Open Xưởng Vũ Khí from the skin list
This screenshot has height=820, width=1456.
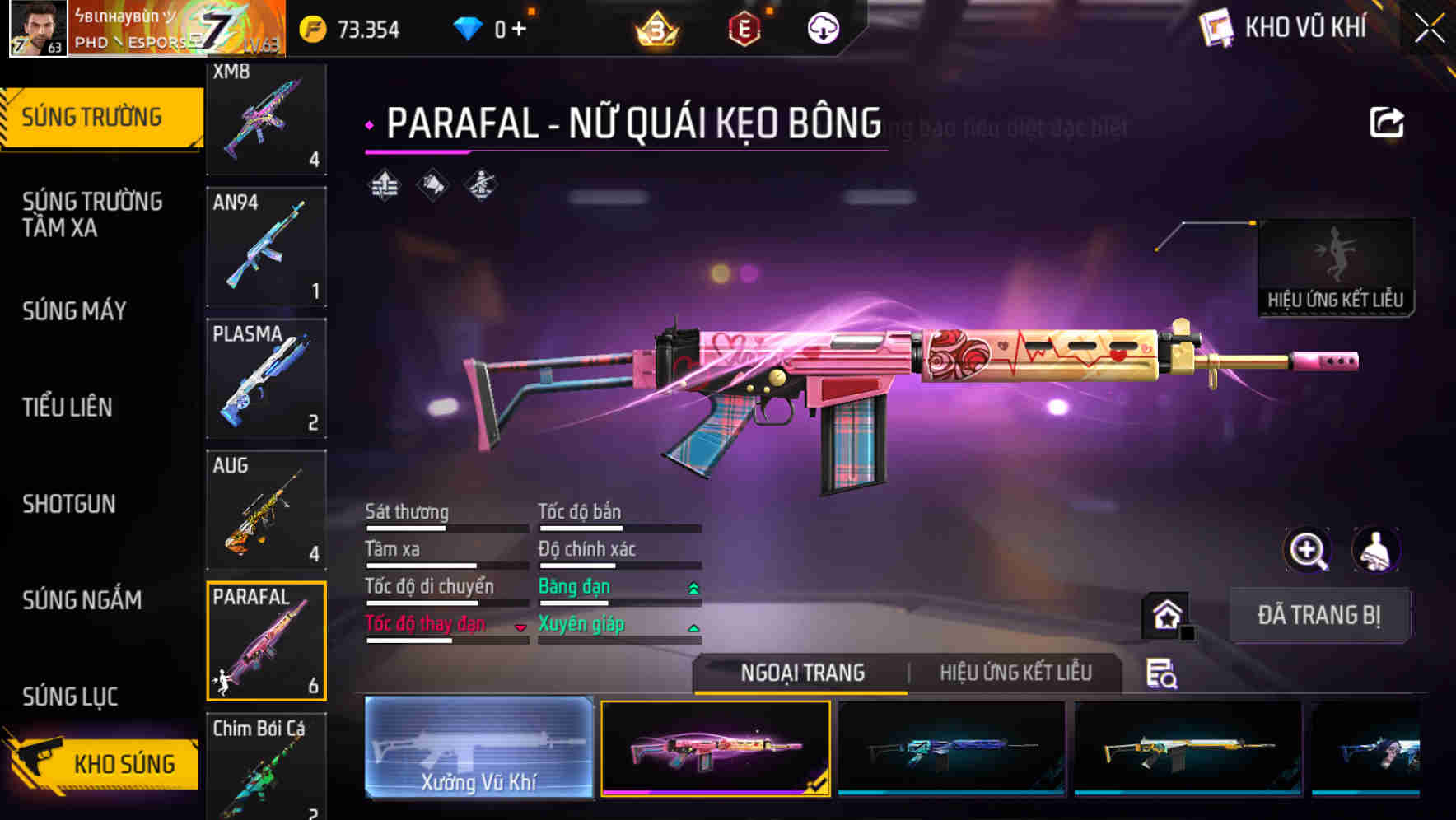pyautogui.click(x=479, y=749)
